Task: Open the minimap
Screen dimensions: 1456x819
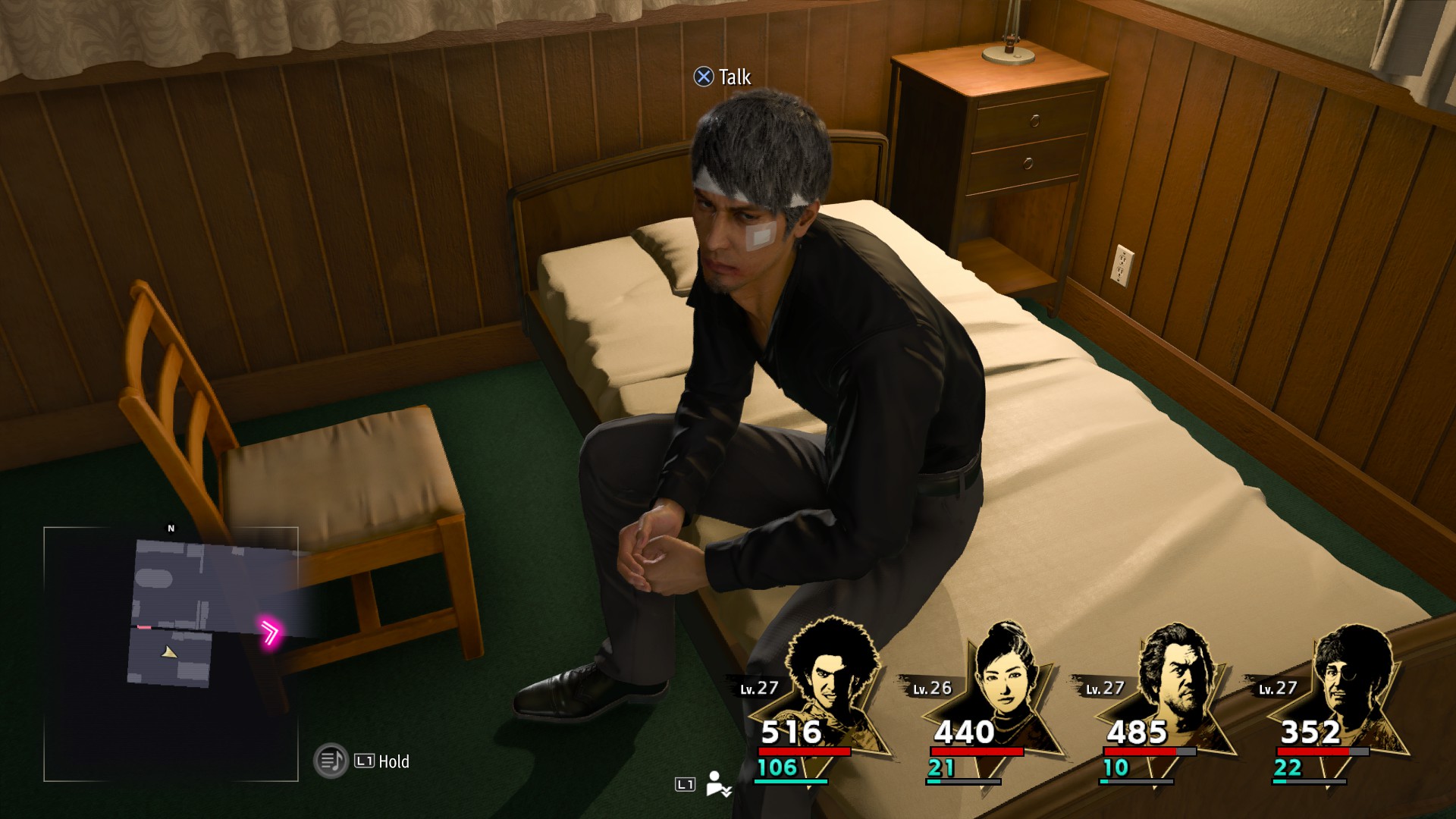Action: pos(171,654)
